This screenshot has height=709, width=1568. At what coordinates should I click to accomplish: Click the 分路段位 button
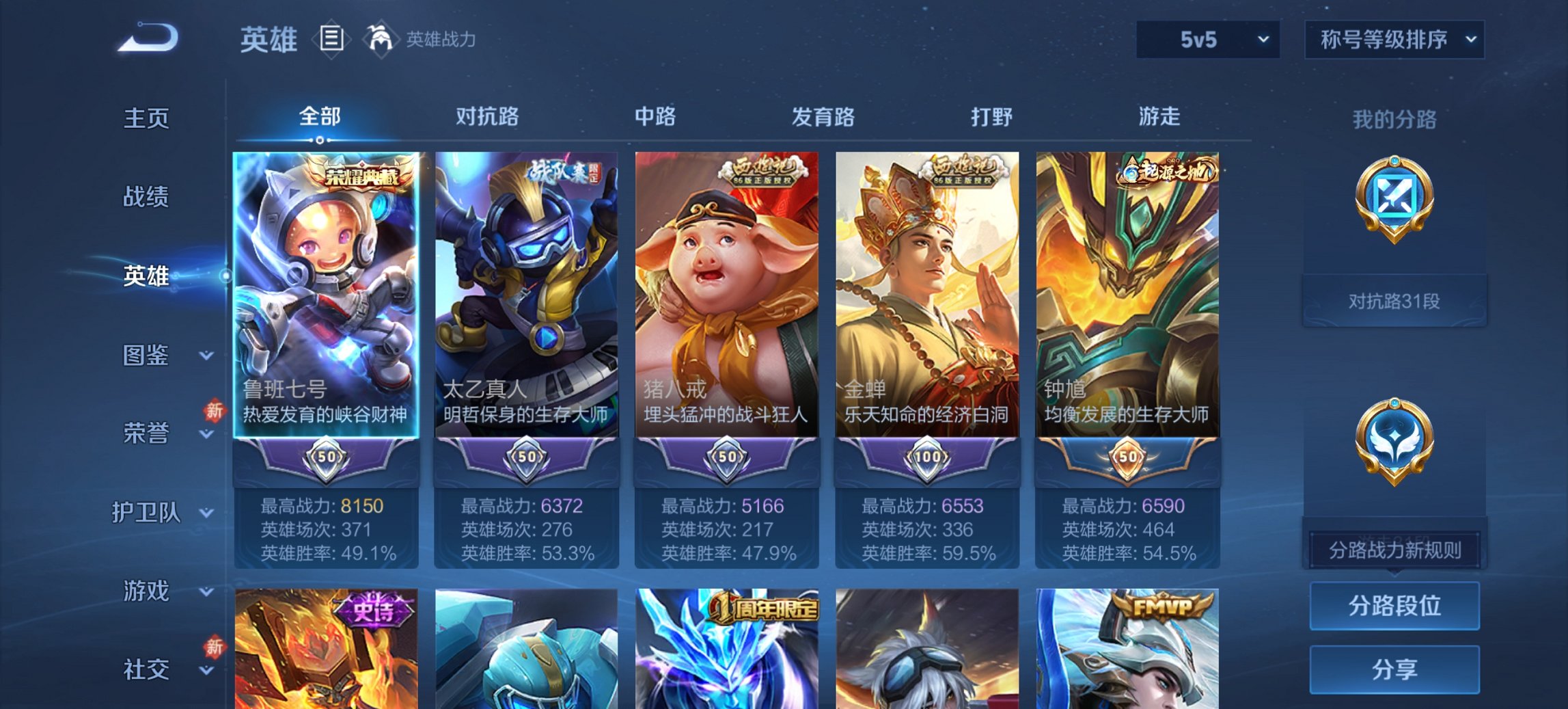1394,606
